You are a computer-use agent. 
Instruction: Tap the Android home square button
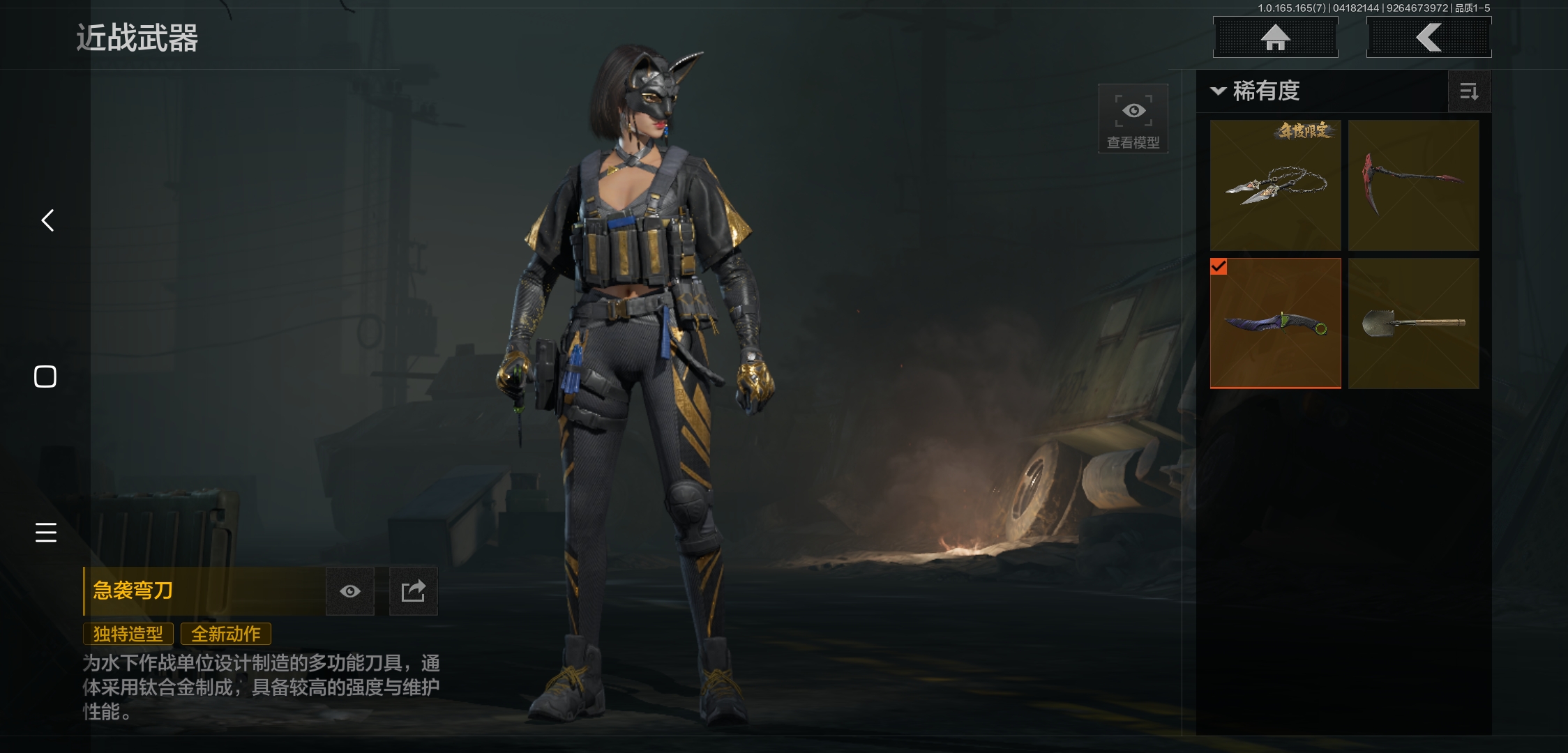(45, 376)
